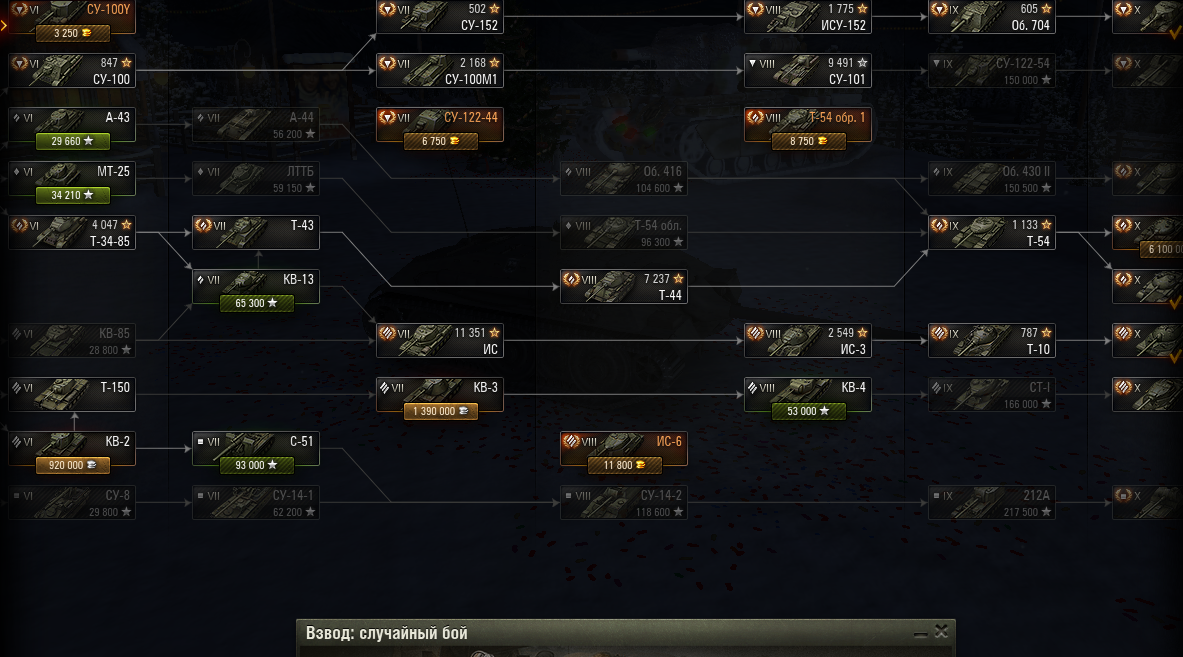The width and height of the screenshot is (1183, 657).
Task: Choose the ИС heavy tank node
Action: coord(438,341)
